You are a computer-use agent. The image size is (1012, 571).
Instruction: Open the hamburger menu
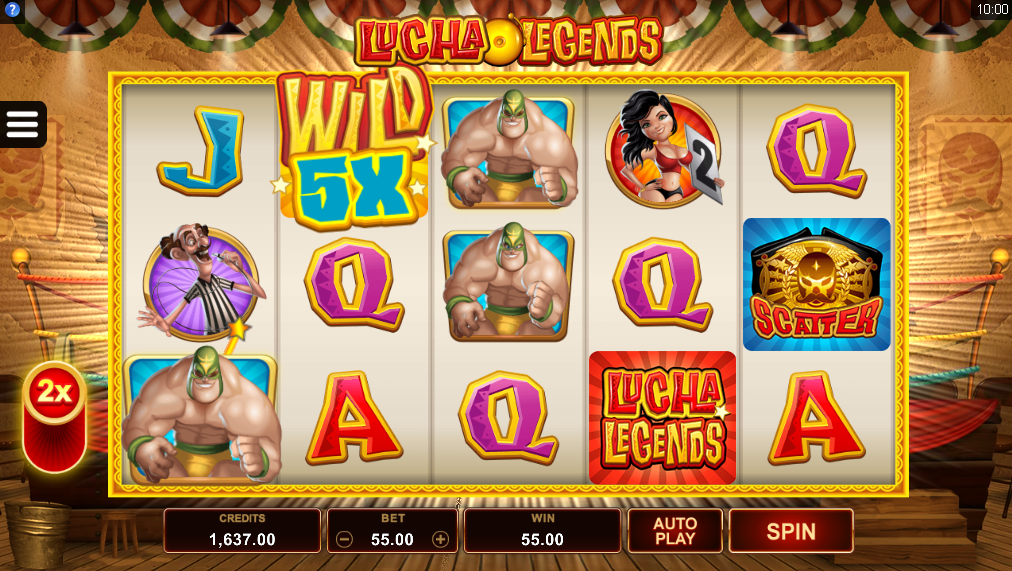22,124
